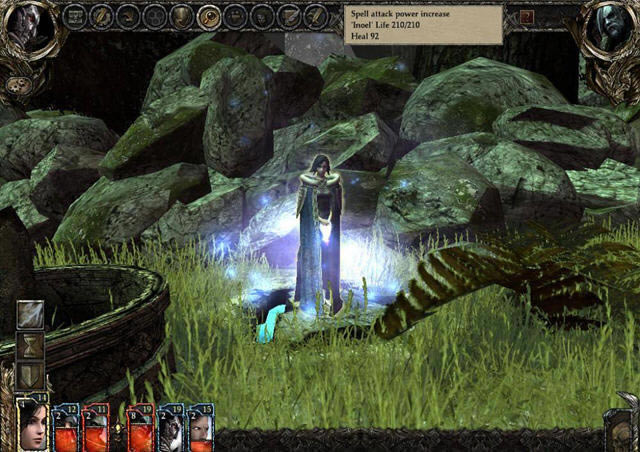Select the action button above the hourglass
Viewport: 640px width, 452px height.
coord(30,315)
